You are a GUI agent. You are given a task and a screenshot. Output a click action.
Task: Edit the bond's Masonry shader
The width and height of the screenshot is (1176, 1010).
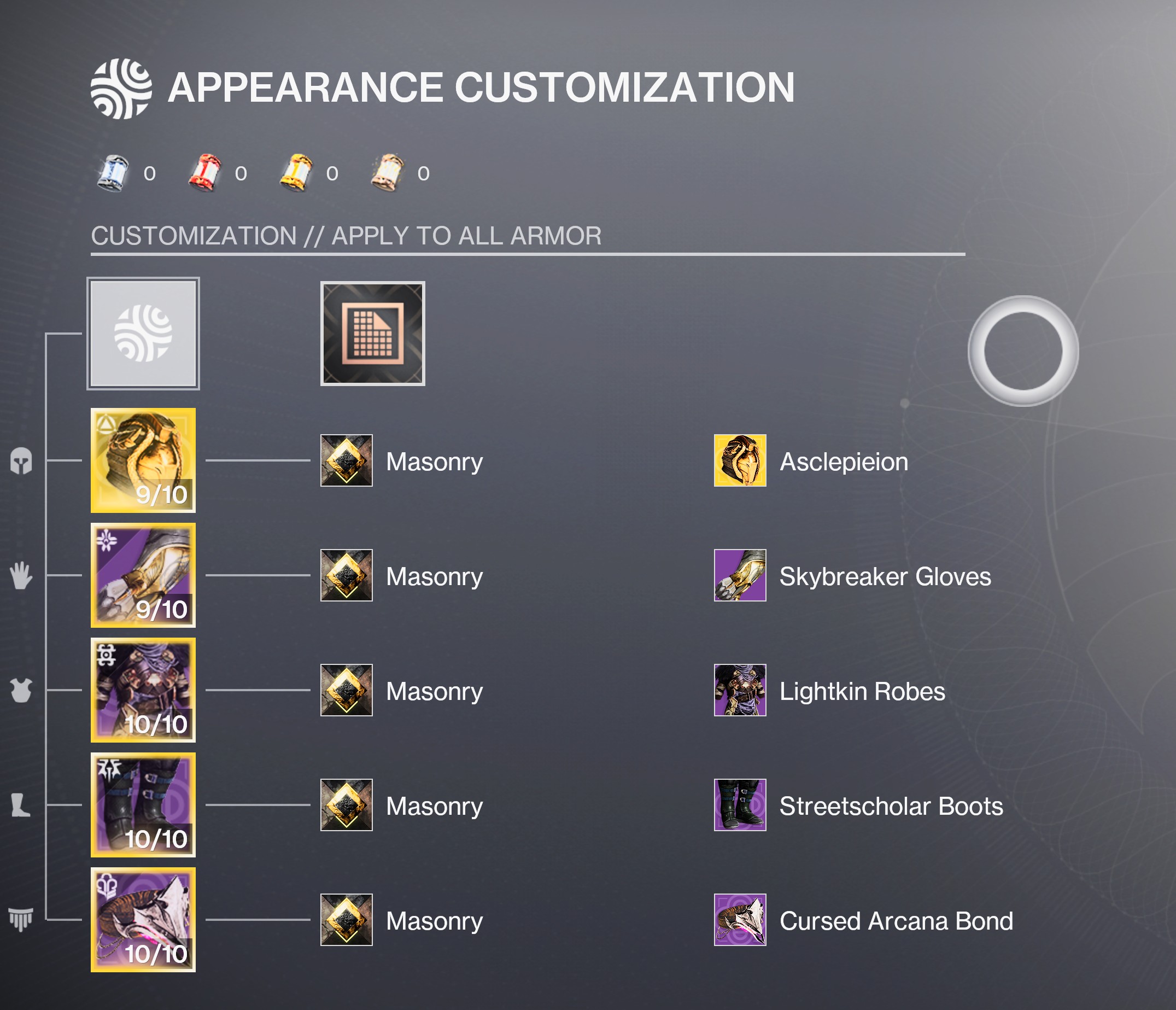346,919
